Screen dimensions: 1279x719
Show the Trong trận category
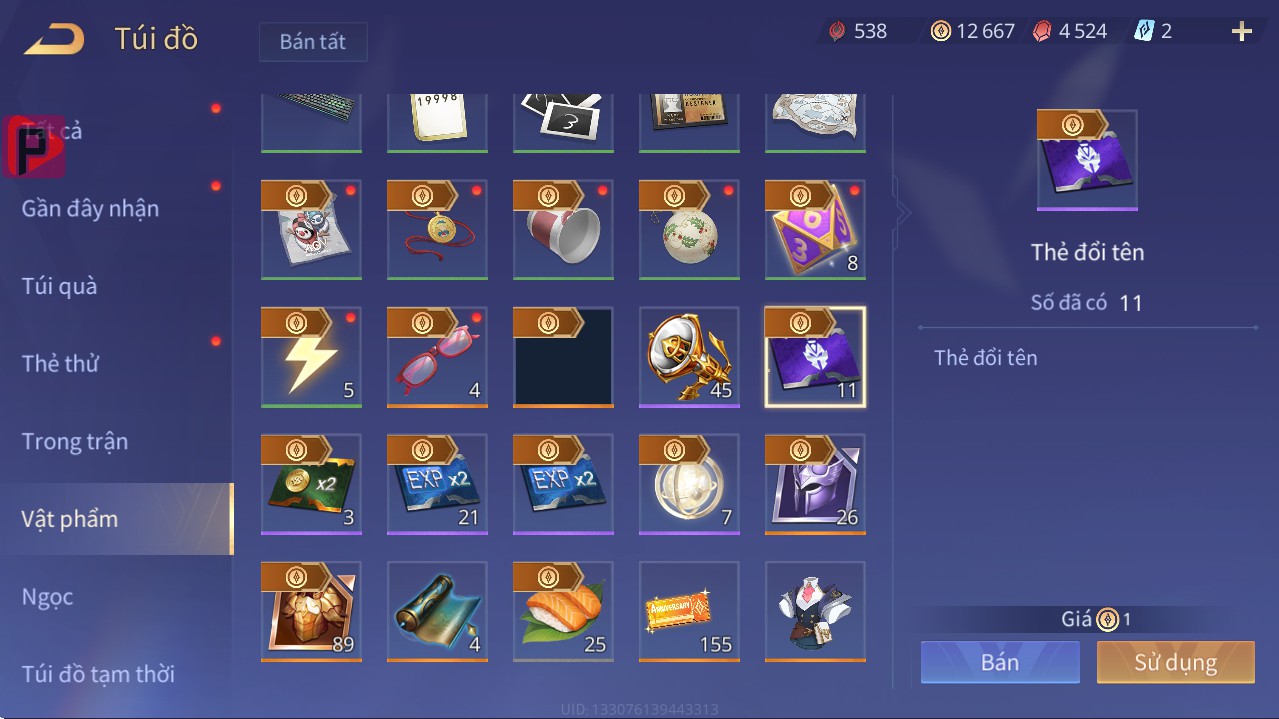click(x=75, y=441)
